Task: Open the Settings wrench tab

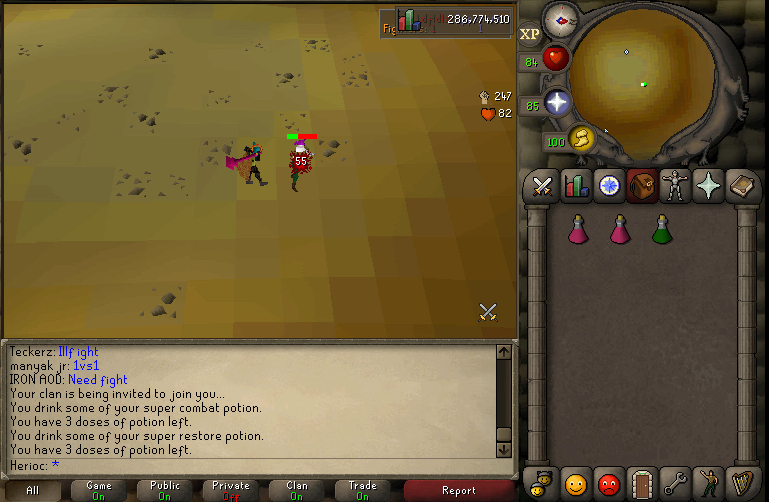Action: pos(676,483)
